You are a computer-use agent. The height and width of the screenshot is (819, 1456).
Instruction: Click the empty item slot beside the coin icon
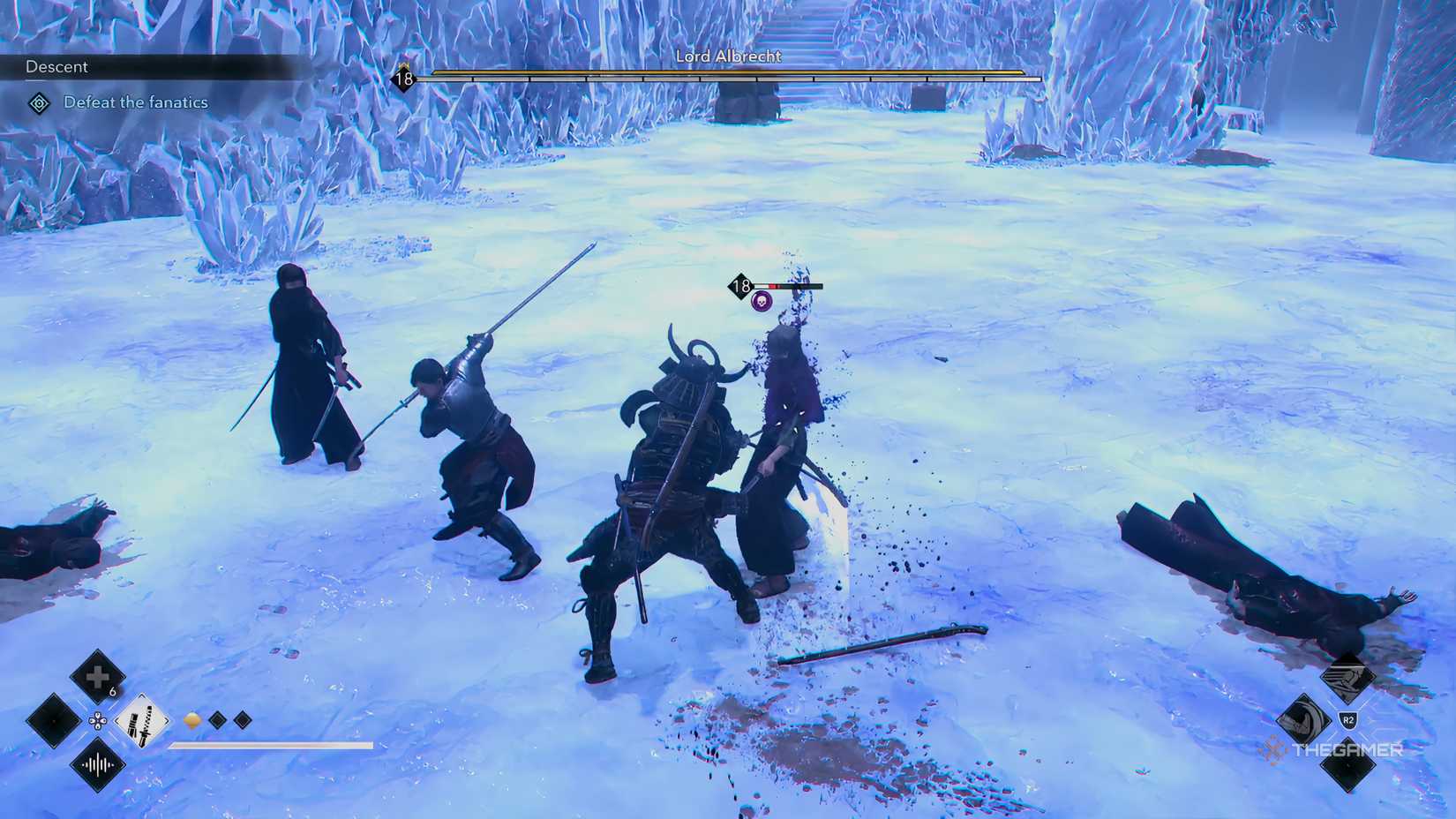[217, 719]
